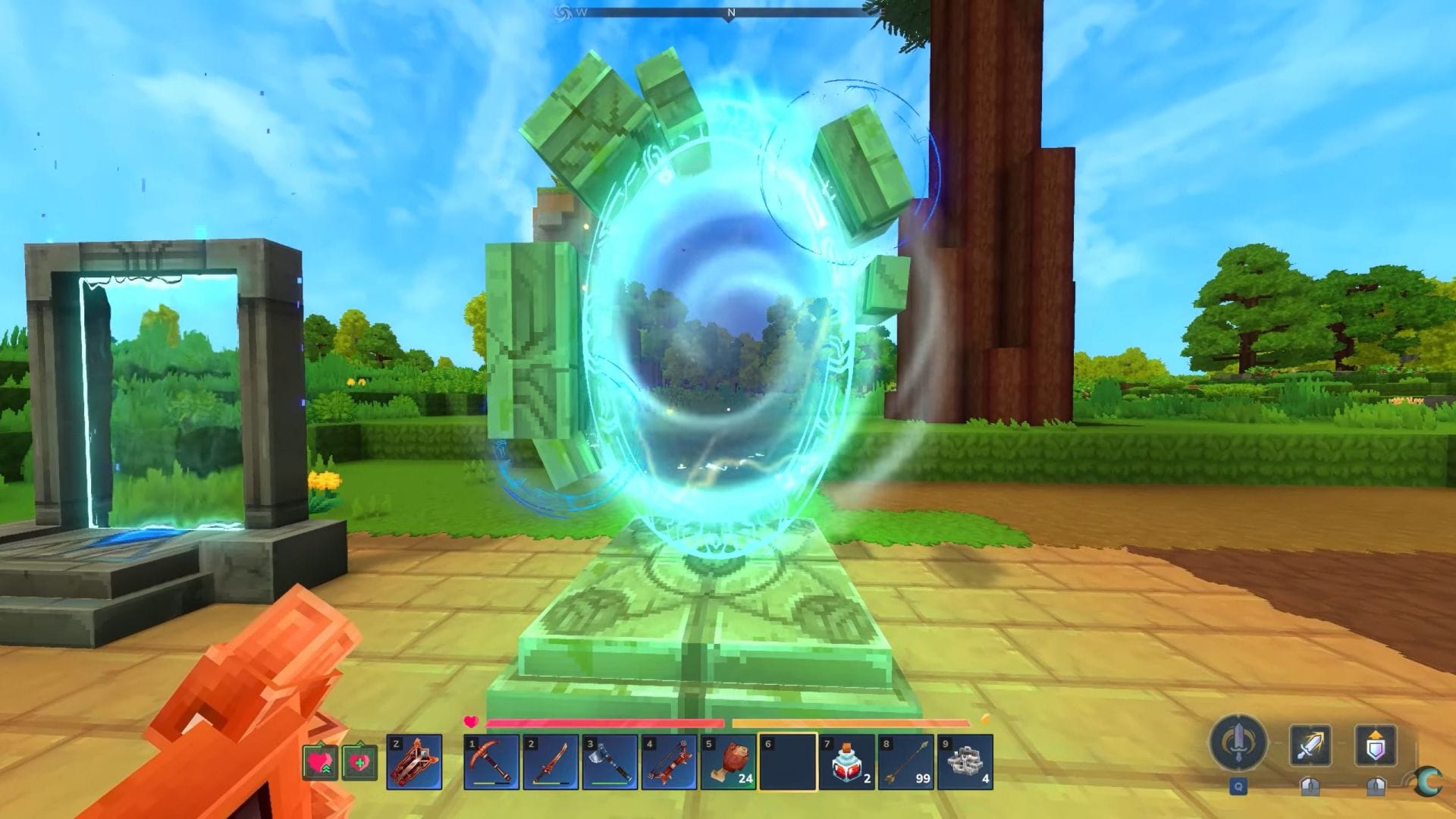Toggle the green cross healing indicator
Screen dimensions: 1456x819
coord(359,762)
